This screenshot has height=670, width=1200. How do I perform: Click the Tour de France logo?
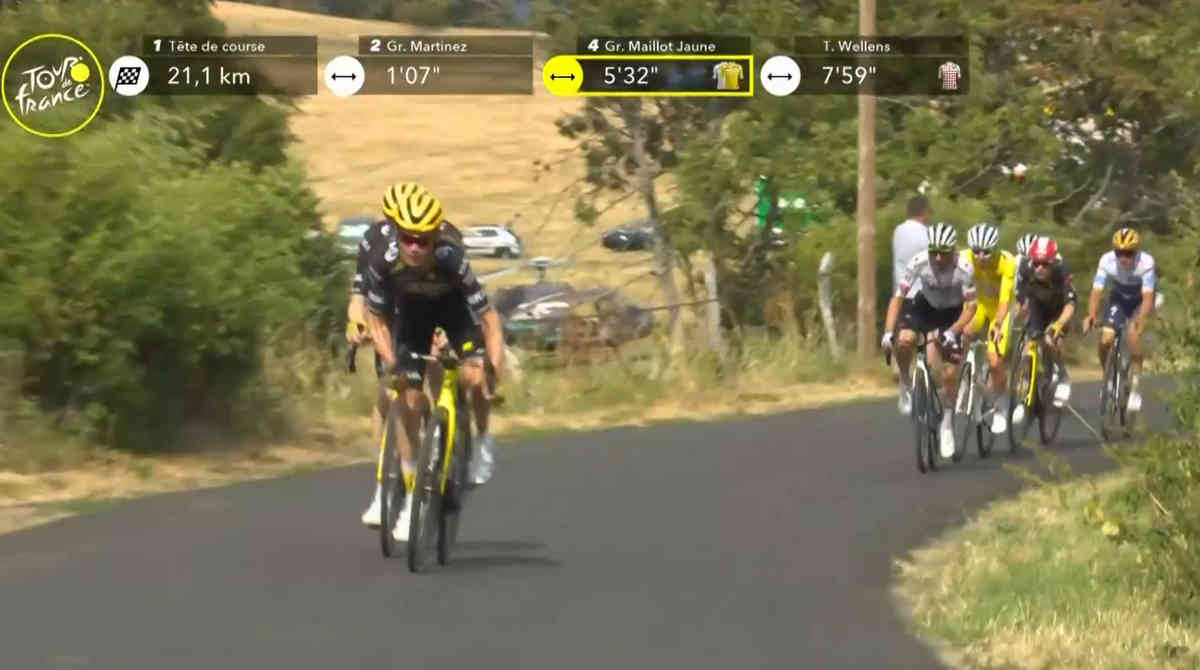pos(53,85)
